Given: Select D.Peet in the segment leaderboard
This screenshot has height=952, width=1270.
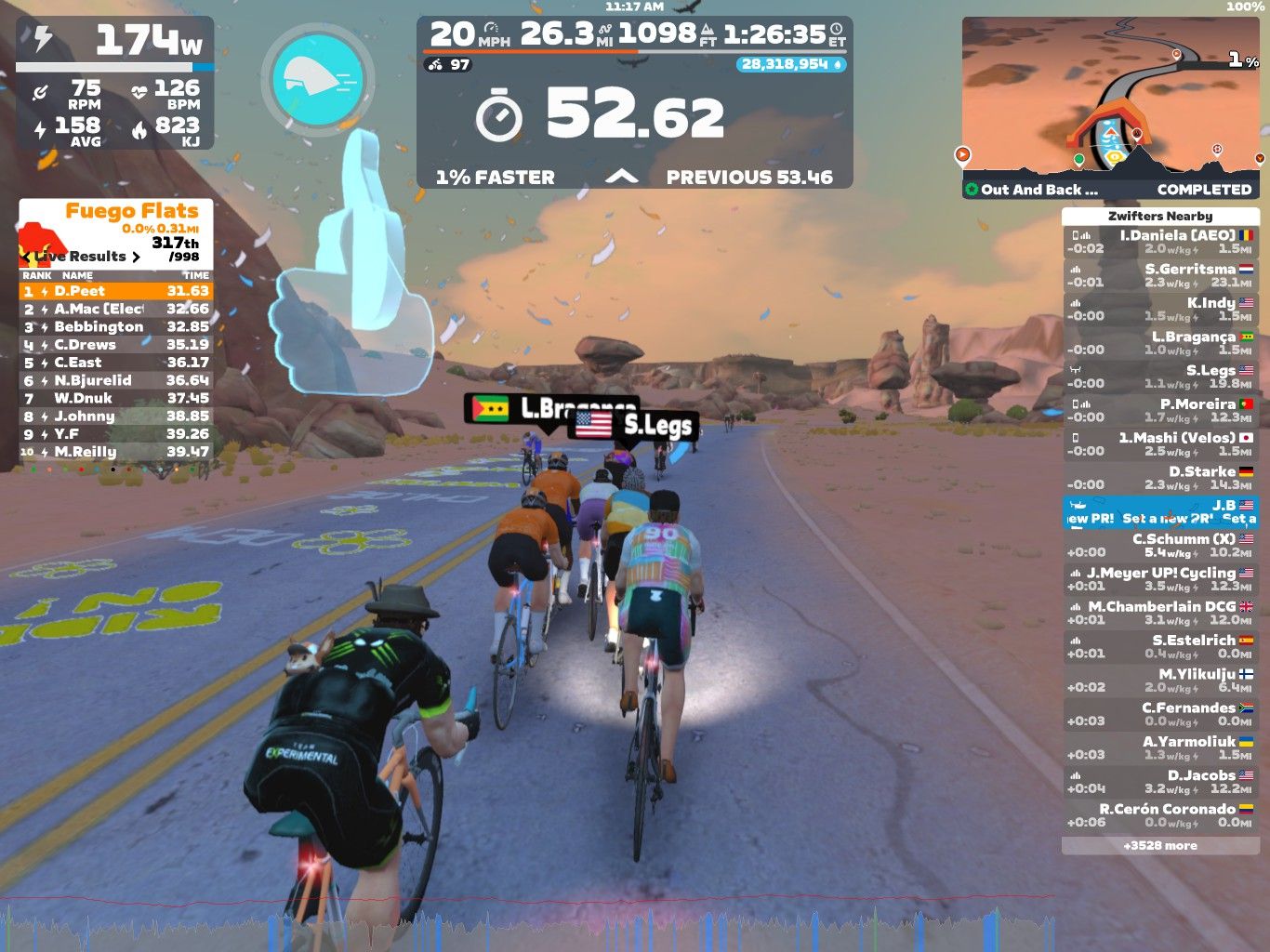Looking at the screenshot, I should click(x=116, y=291).
